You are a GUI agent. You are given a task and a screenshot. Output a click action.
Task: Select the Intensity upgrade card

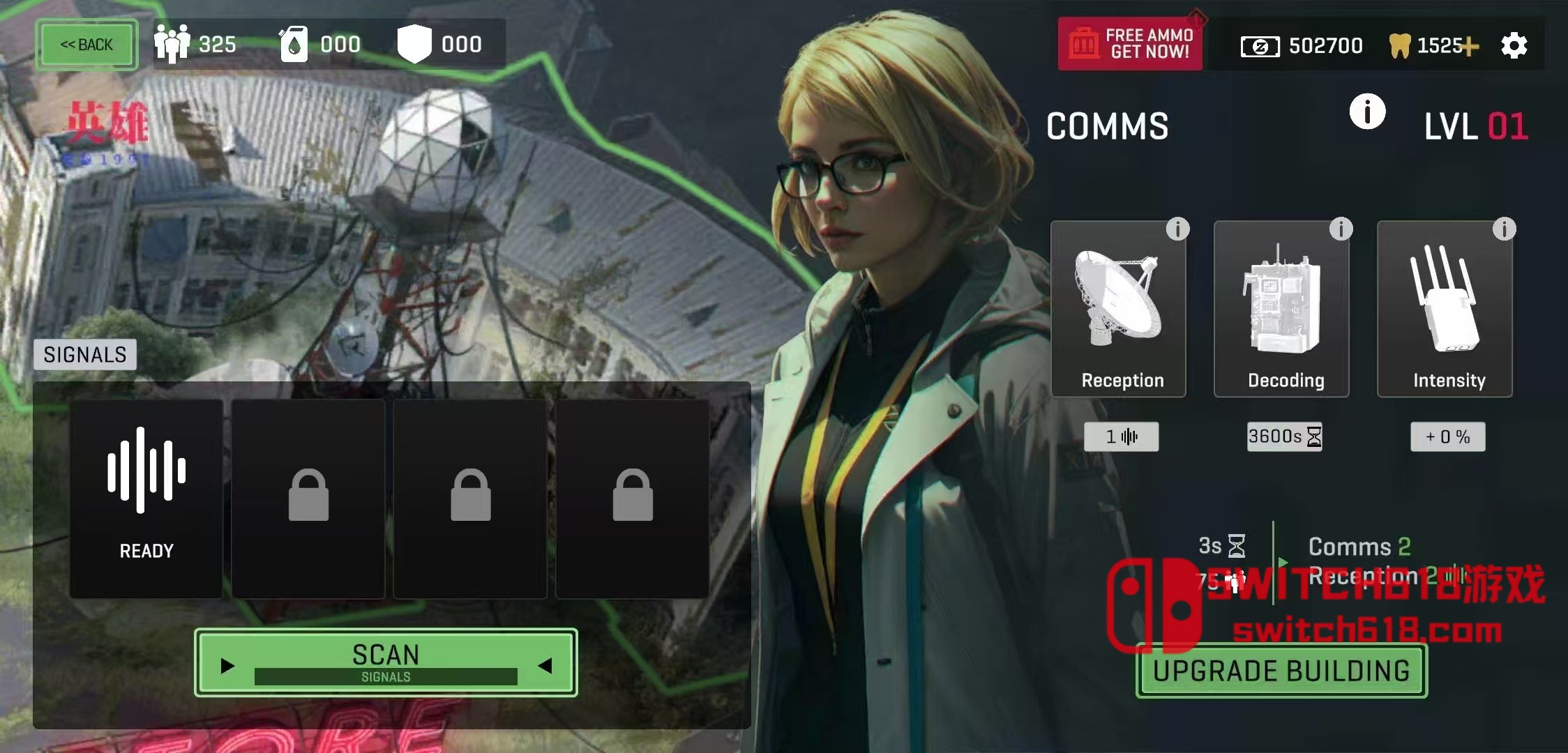[1445, 309]
